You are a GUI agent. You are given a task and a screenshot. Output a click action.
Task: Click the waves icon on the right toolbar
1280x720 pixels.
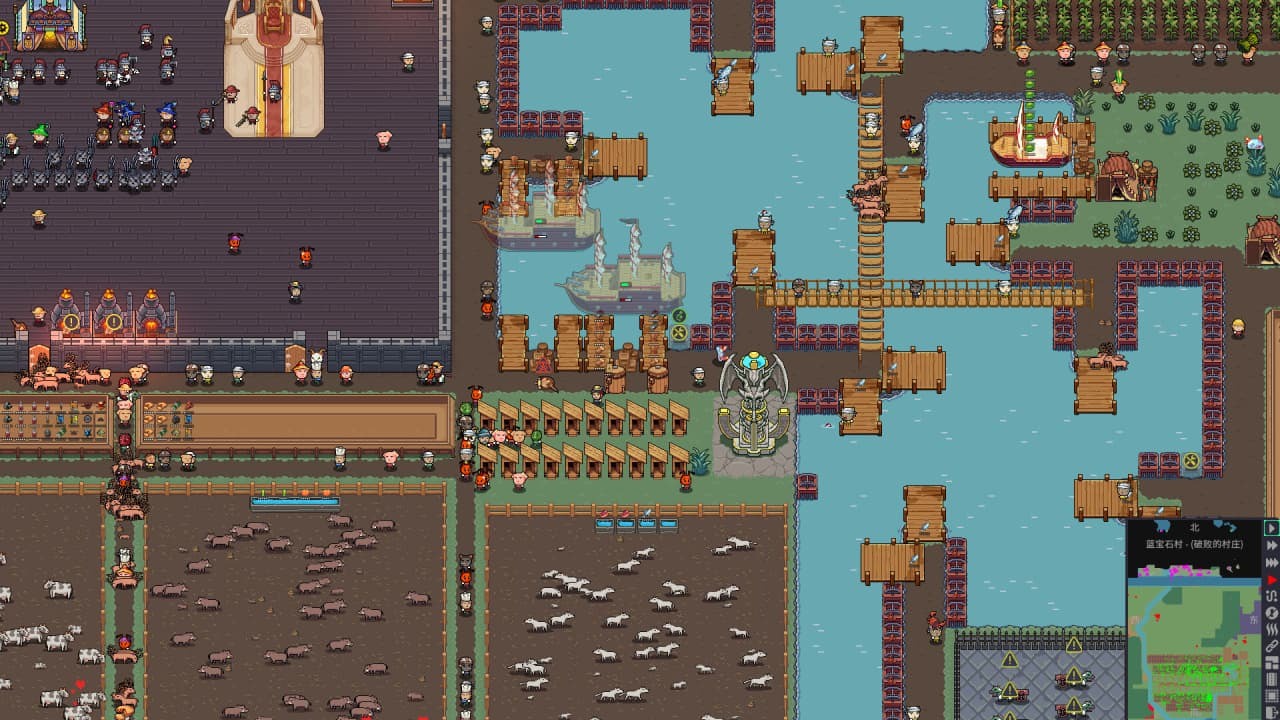(1271, 629)
